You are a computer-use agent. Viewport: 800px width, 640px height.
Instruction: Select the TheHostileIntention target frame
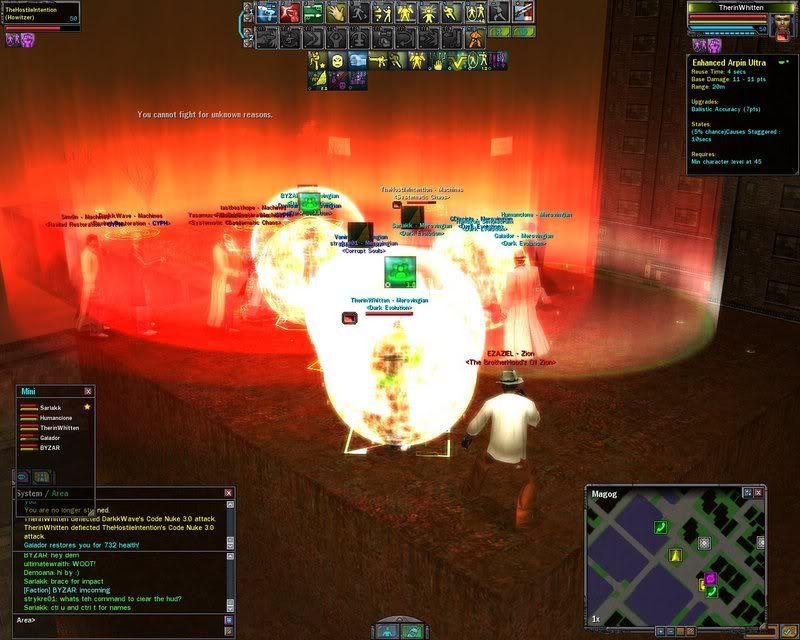[41, 14]
